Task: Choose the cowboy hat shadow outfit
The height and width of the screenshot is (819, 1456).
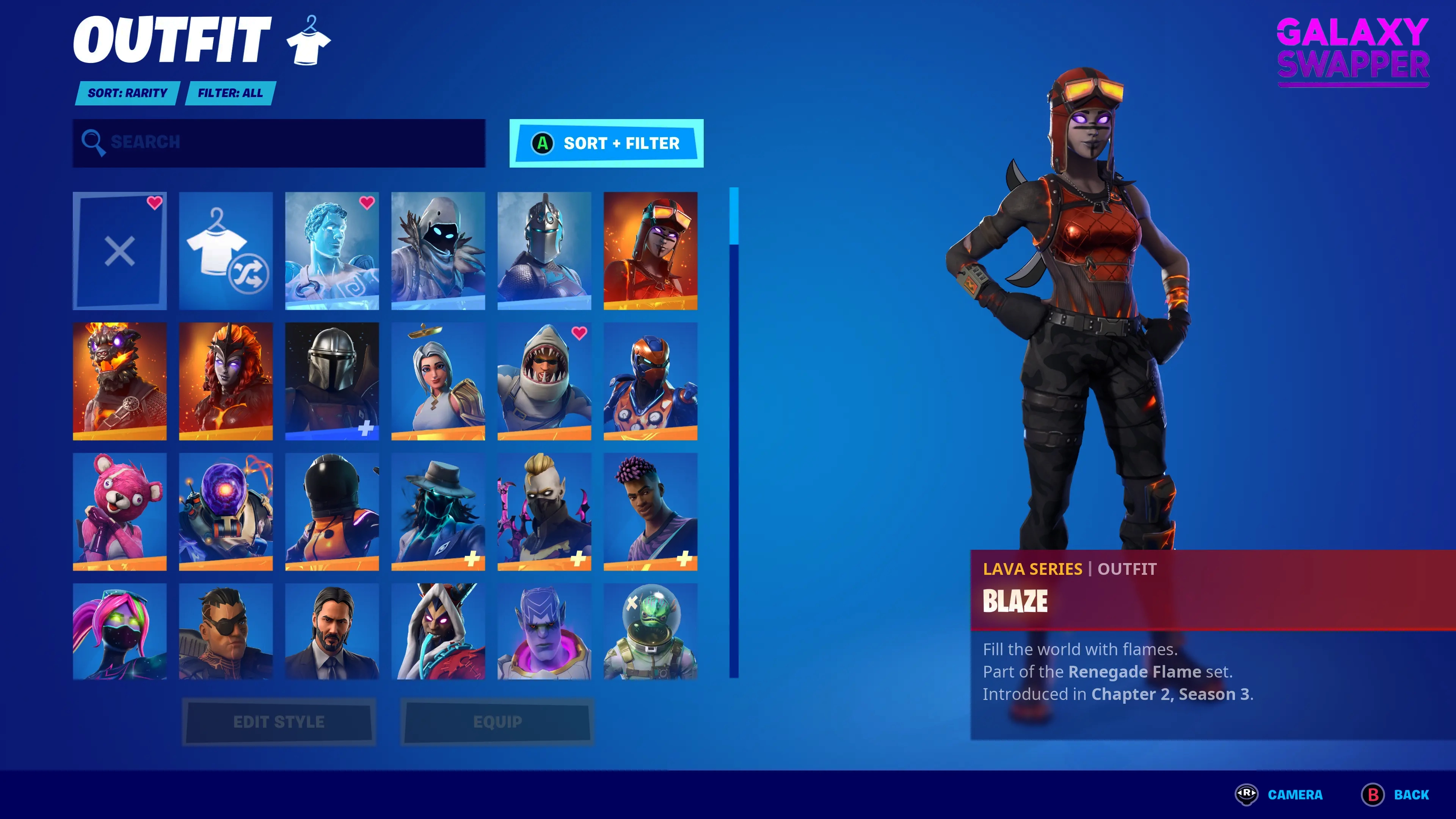Action: [438, 511]
